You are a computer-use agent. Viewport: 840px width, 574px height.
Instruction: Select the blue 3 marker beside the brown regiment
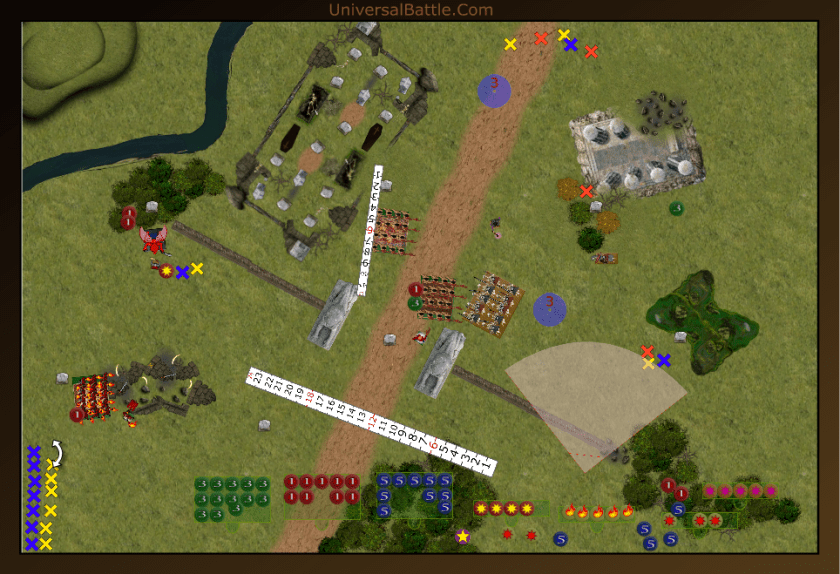549,308
